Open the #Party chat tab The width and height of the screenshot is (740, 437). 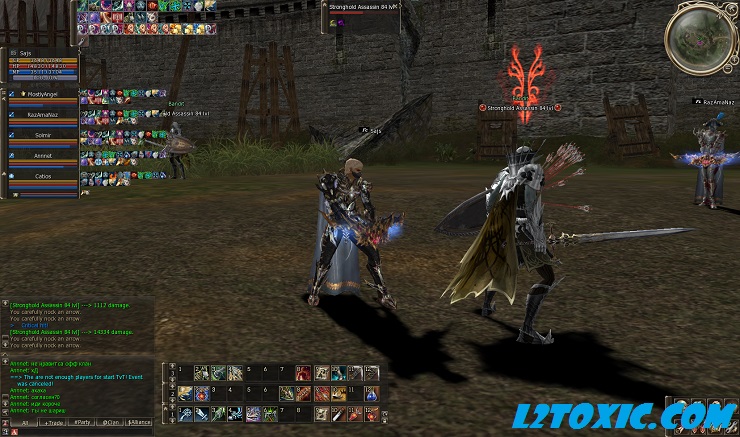tap(82, 423)
